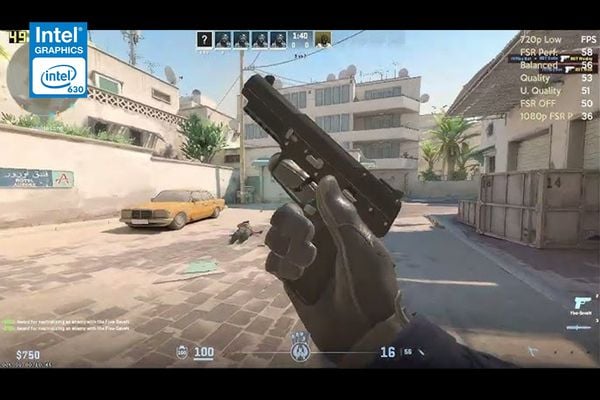Select the knife weapon slot
600x400 pixels.
click(x=580, y=326)
